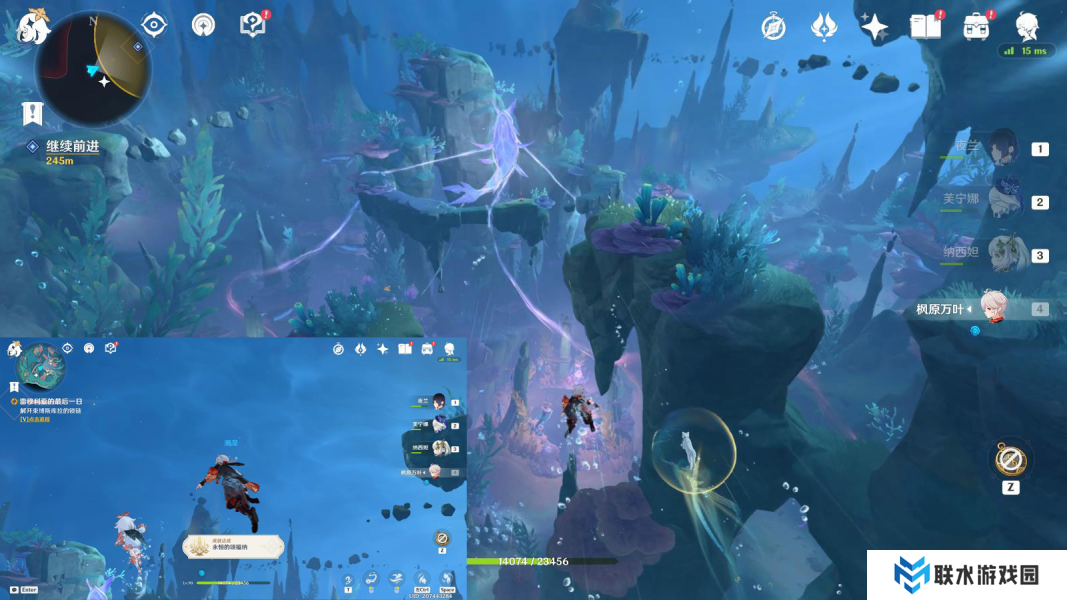Image resolution: width=1067 pixels, height=600 pixels.
Task: Open the main HUD's compass events icon
Action: [x=773, y=27]
